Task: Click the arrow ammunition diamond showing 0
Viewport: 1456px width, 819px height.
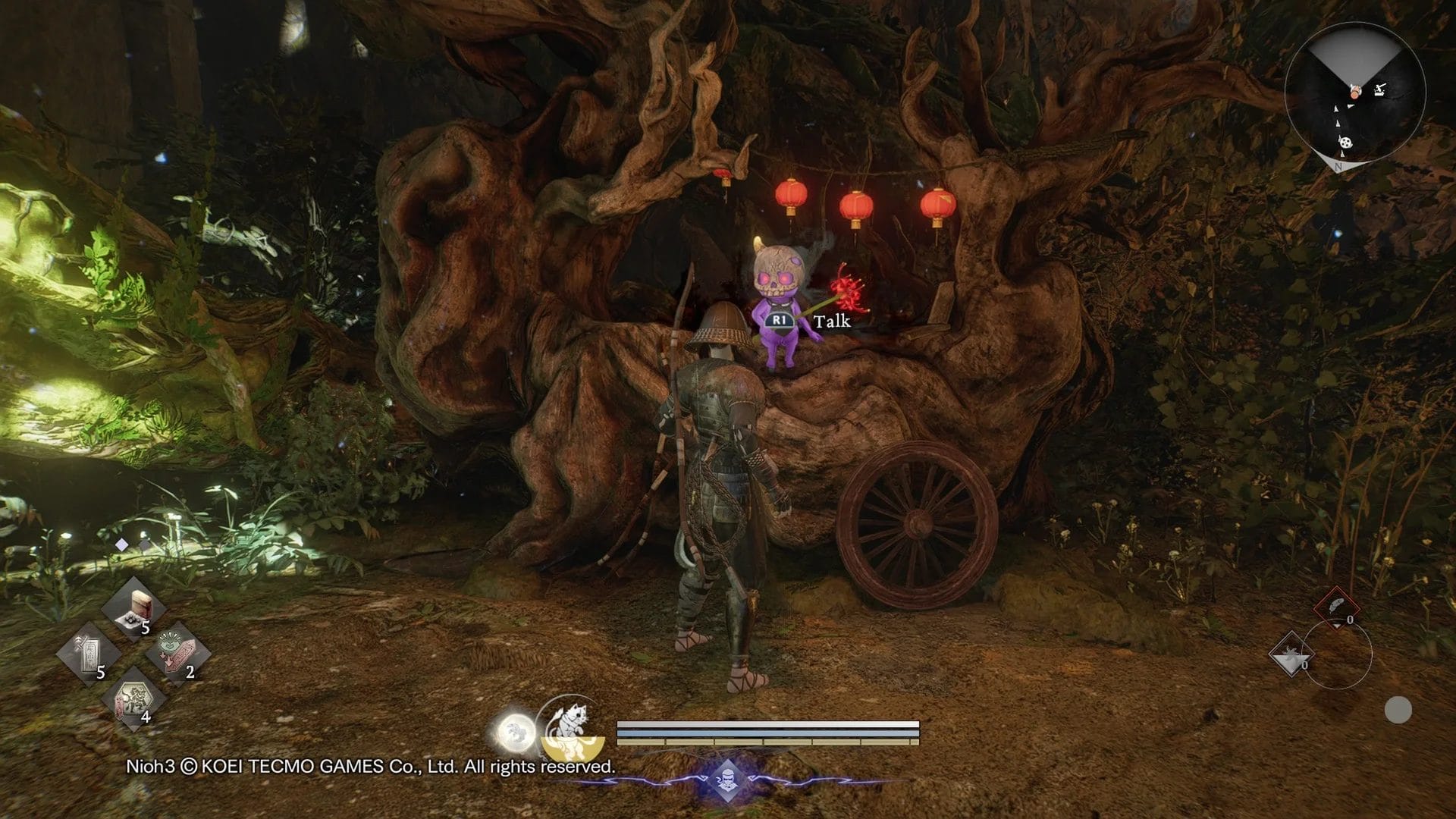Action: (1291, 654)
